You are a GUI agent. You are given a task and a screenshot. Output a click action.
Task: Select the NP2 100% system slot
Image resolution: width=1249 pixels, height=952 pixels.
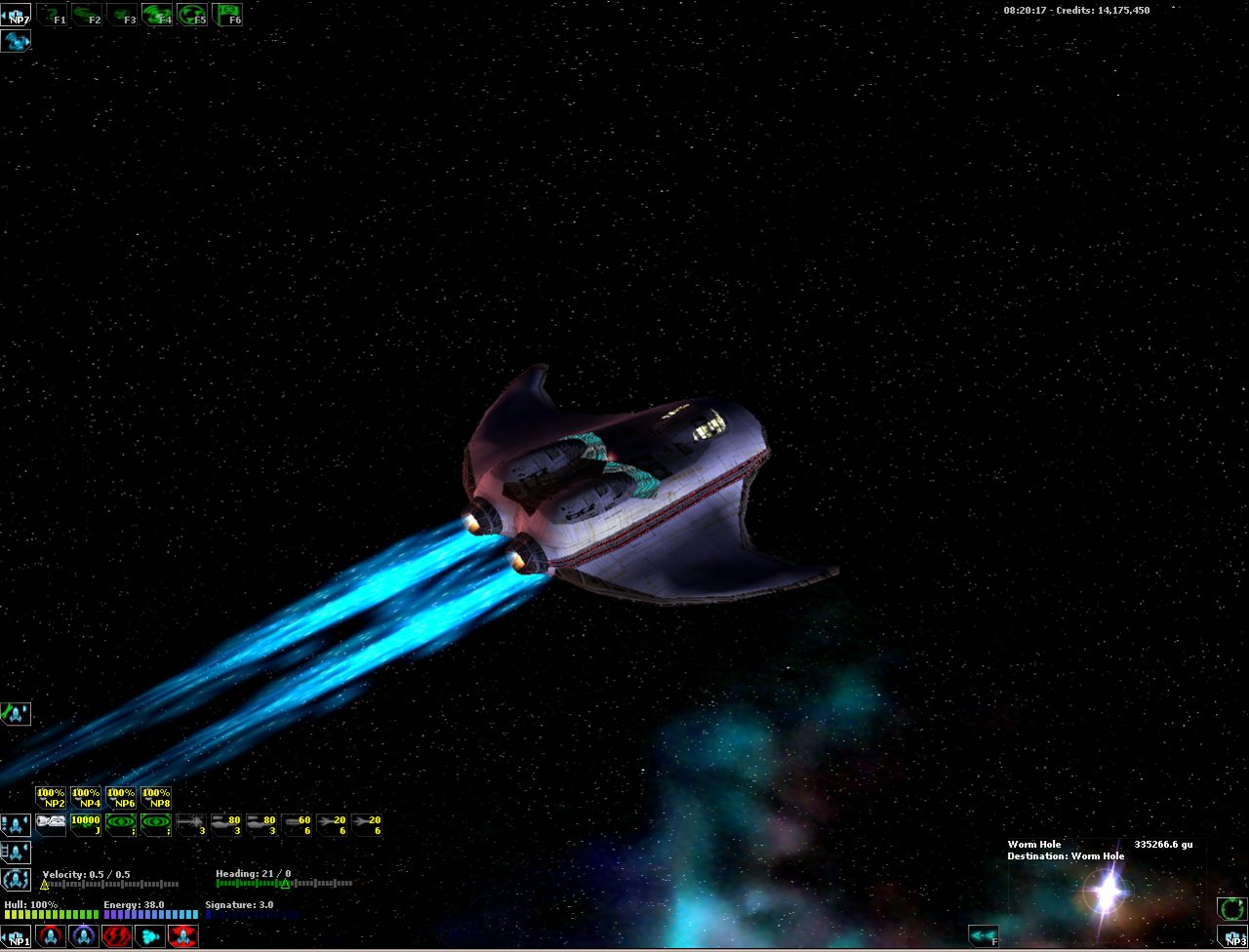coord(51,798)
